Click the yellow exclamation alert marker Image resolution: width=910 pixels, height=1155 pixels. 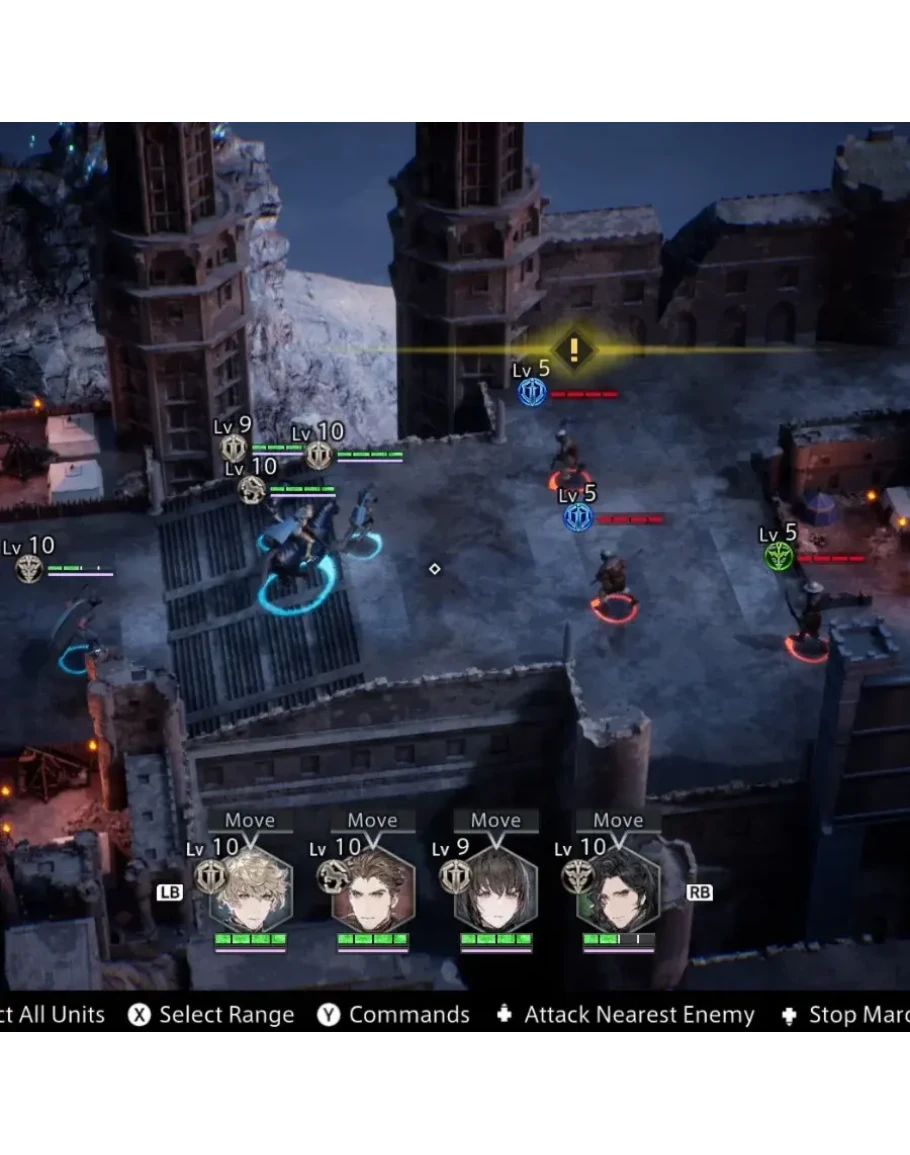[573, 349]
